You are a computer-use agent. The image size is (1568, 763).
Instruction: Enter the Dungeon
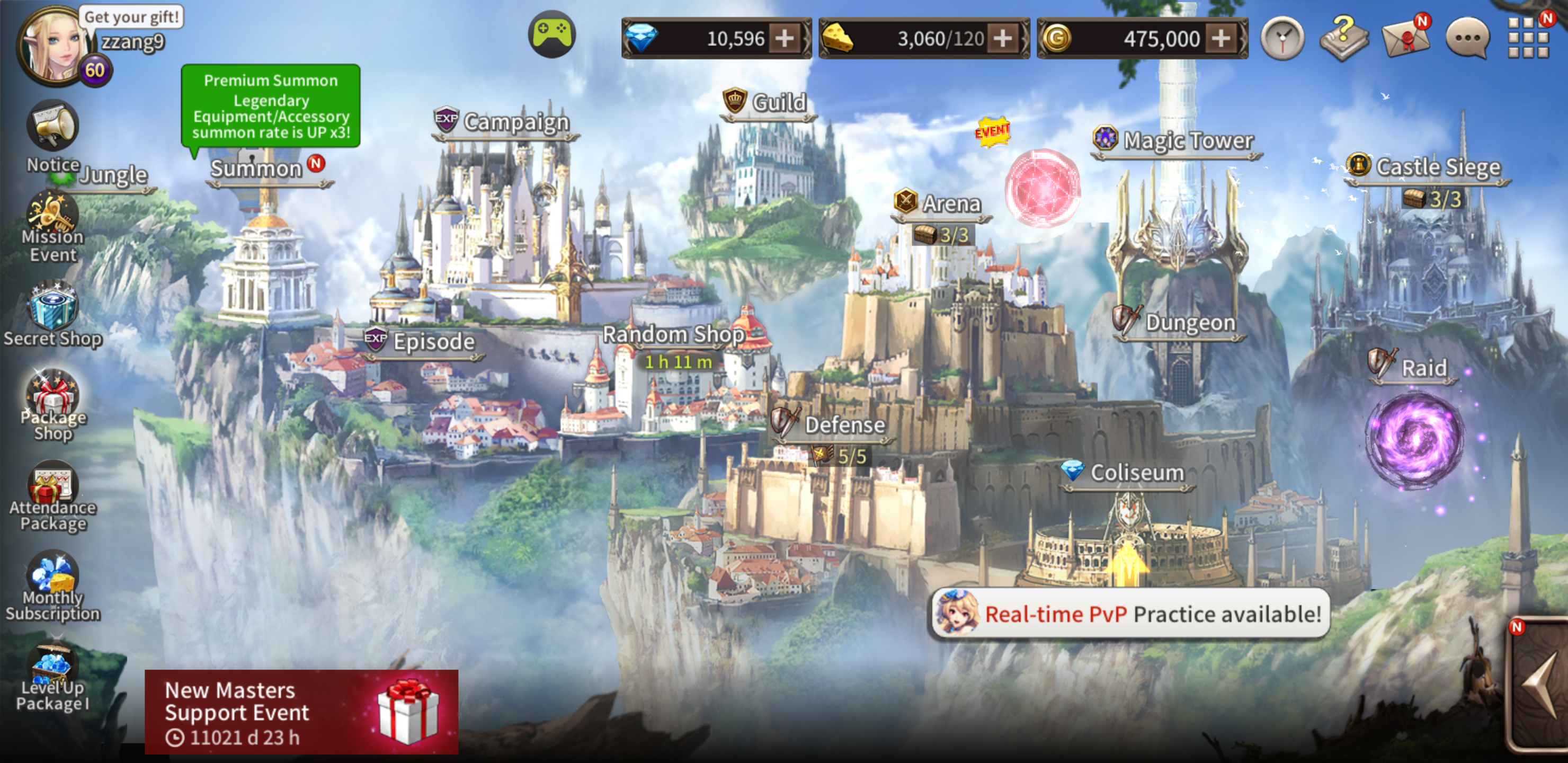[1189, 323]
